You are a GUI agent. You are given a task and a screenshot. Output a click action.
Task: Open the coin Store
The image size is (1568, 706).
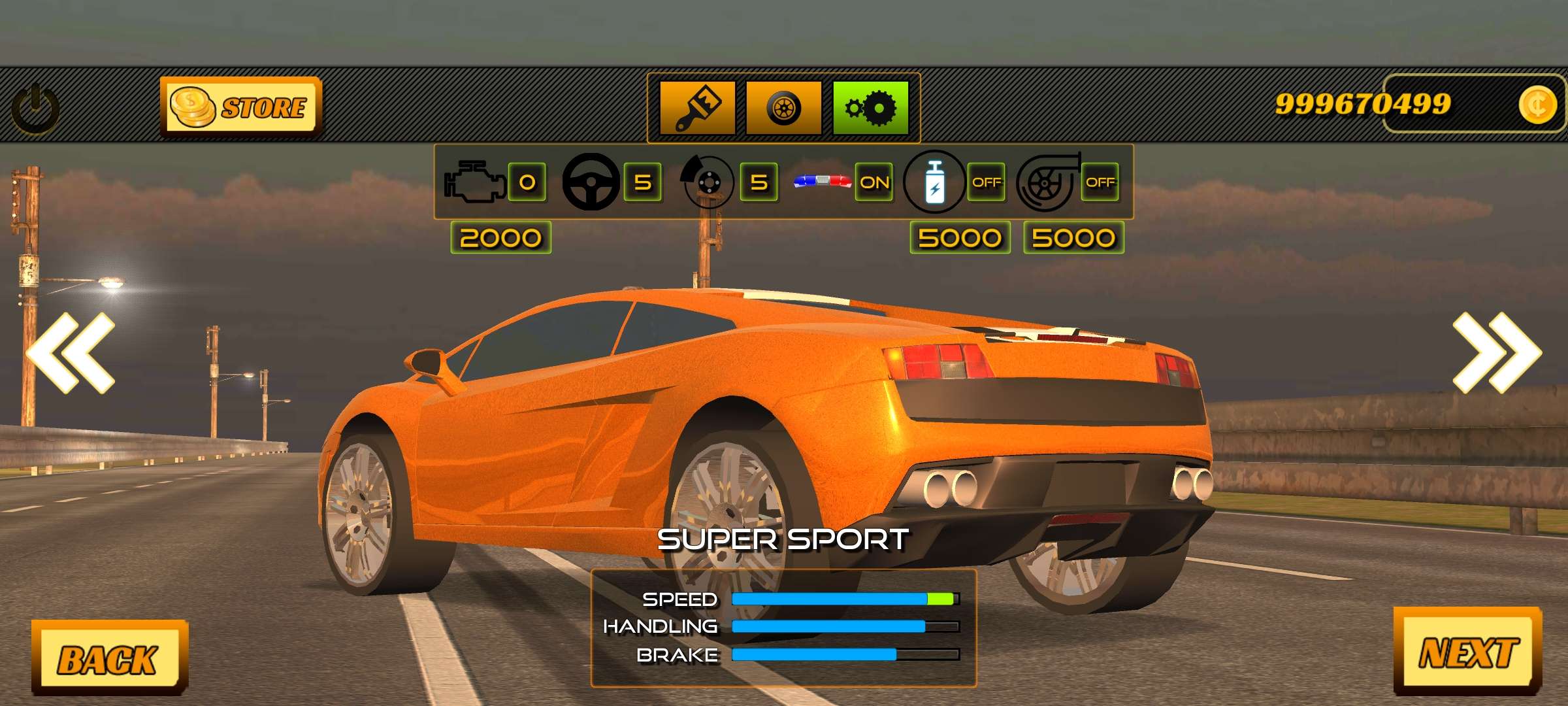[x=240, y=107]
